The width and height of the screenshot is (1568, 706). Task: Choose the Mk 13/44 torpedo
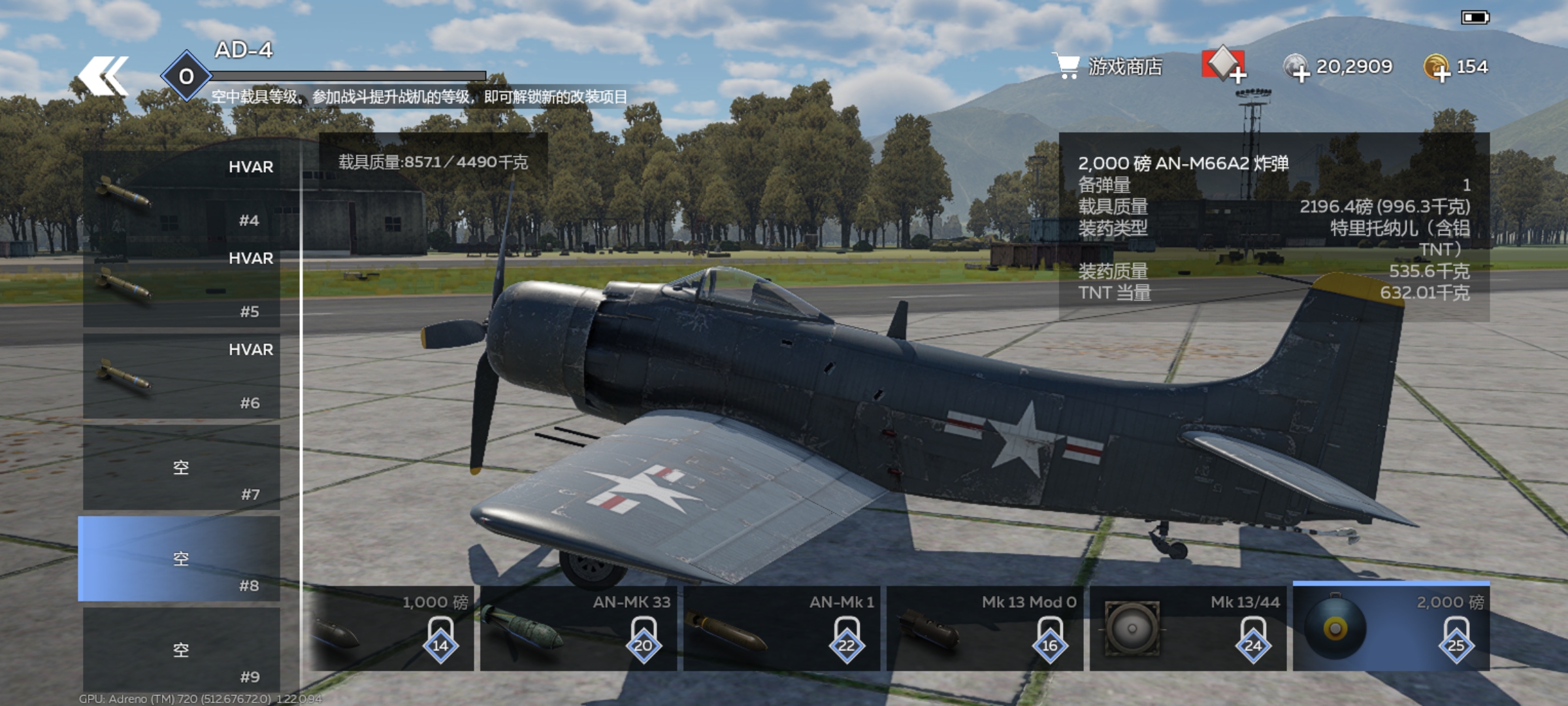pyautogui.click(x=1188, y=629)
